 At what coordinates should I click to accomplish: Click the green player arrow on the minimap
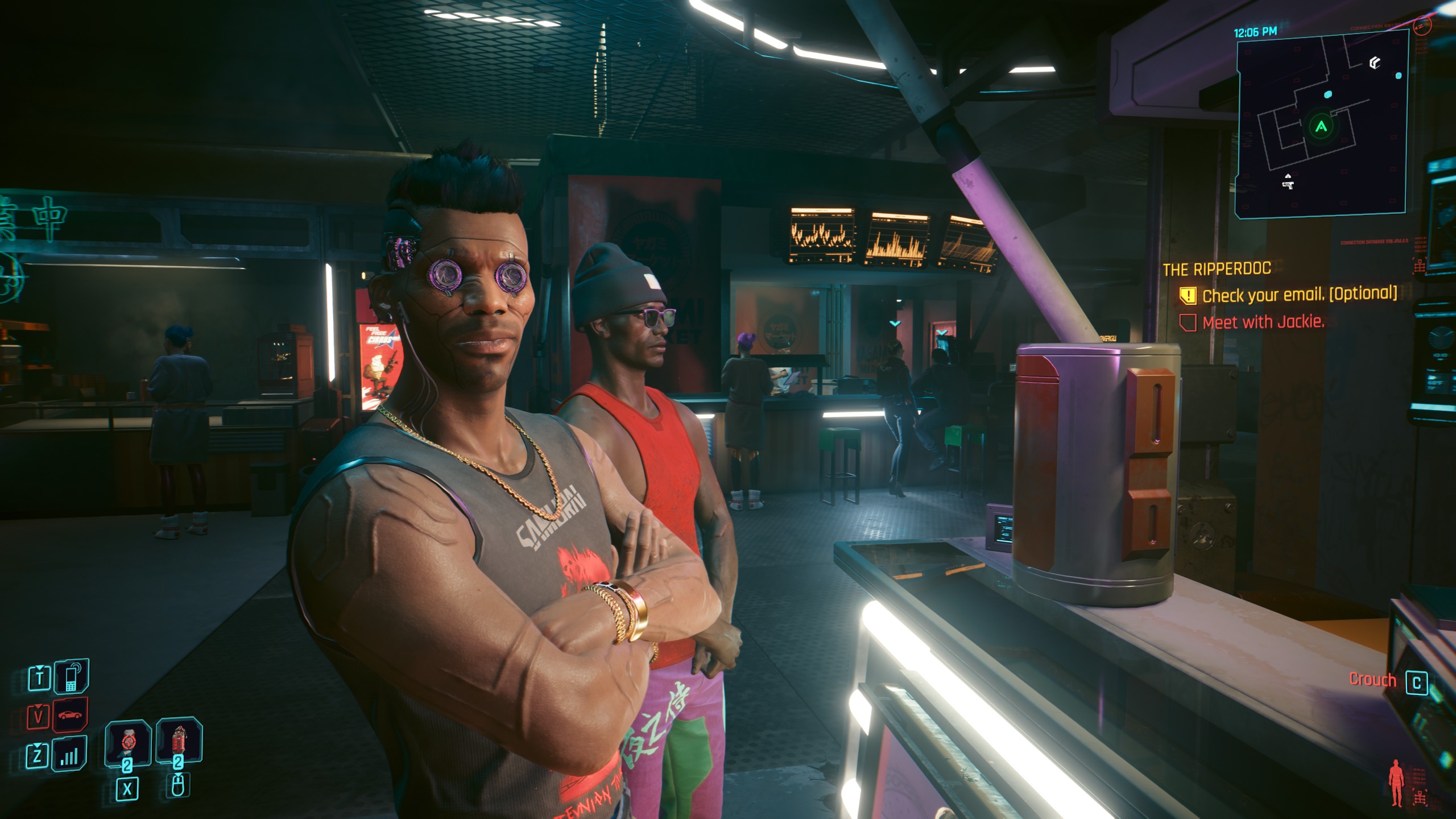click(1321, 126)
